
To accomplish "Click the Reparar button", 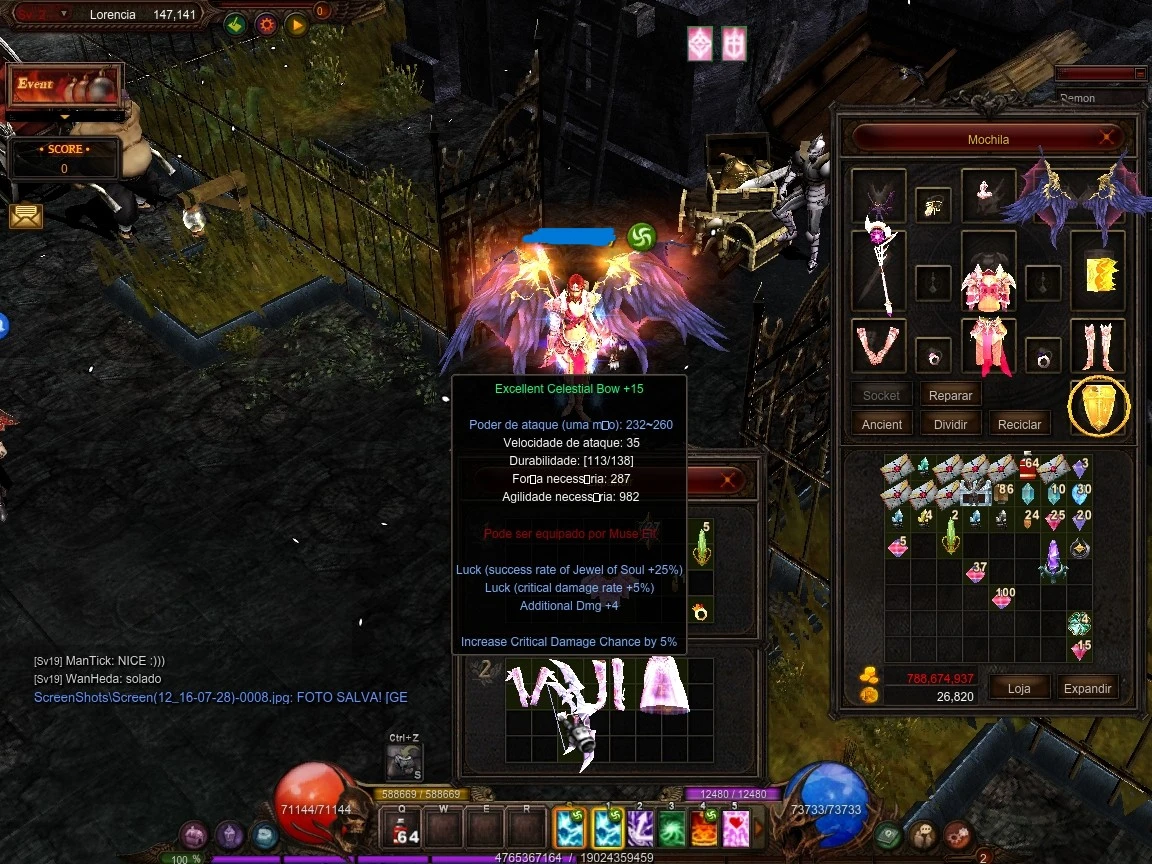I will point(950,395).
